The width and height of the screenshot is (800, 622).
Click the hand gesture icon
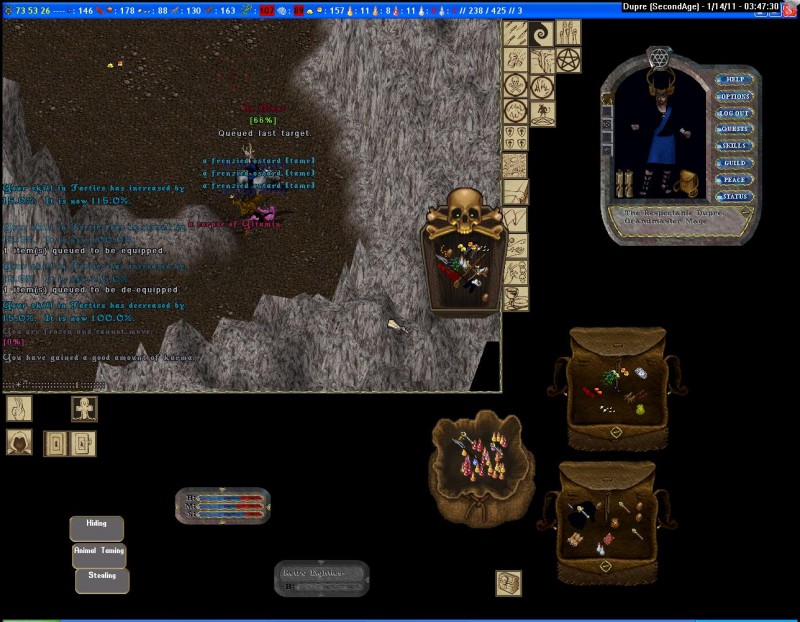tap(19, 408)
